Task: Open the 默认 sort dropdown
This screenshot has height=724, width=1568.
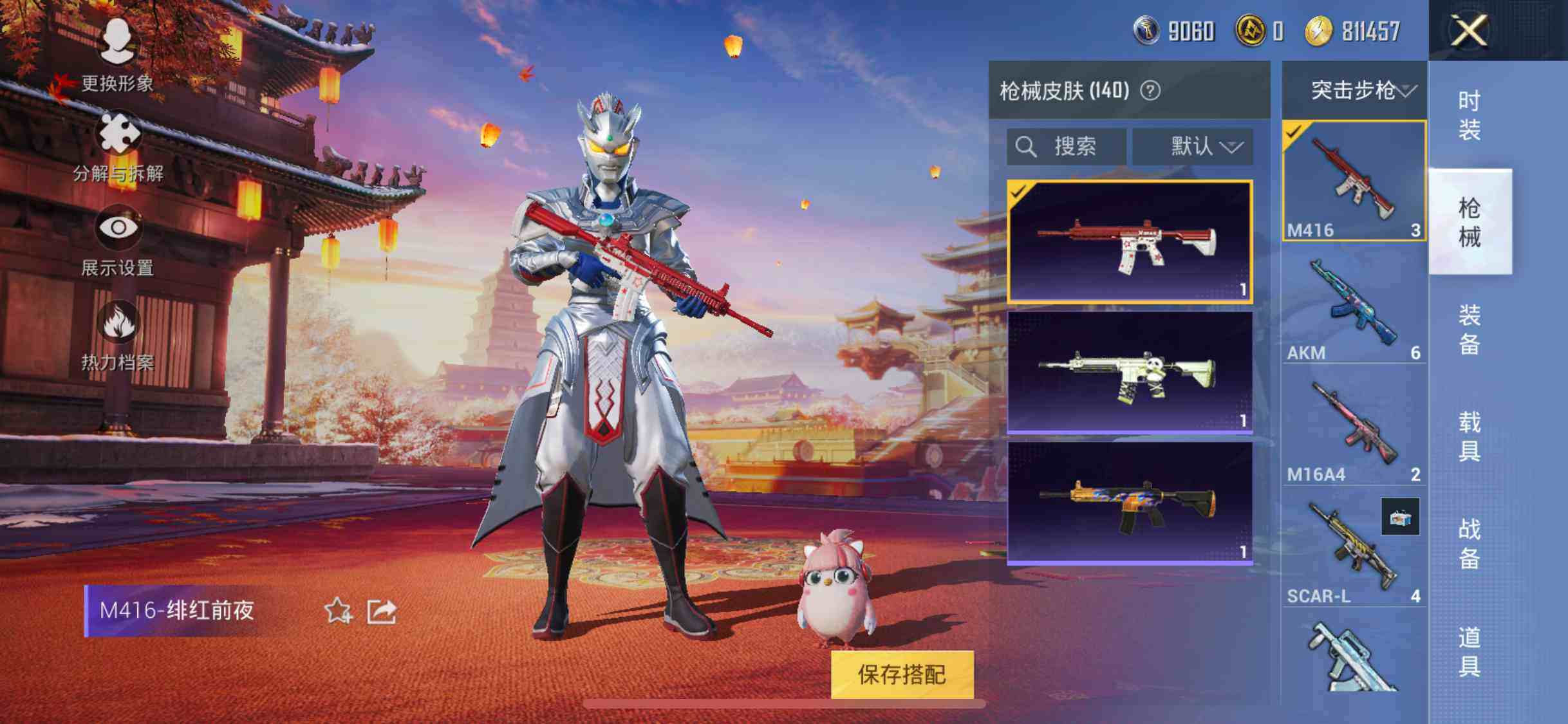Action: (1193, 147)
